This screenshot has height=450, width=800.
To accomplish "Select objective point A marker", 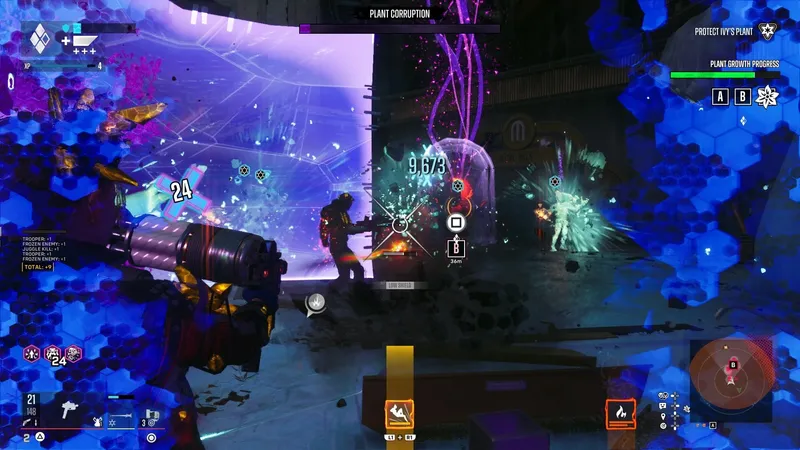I will coord(719,97).
